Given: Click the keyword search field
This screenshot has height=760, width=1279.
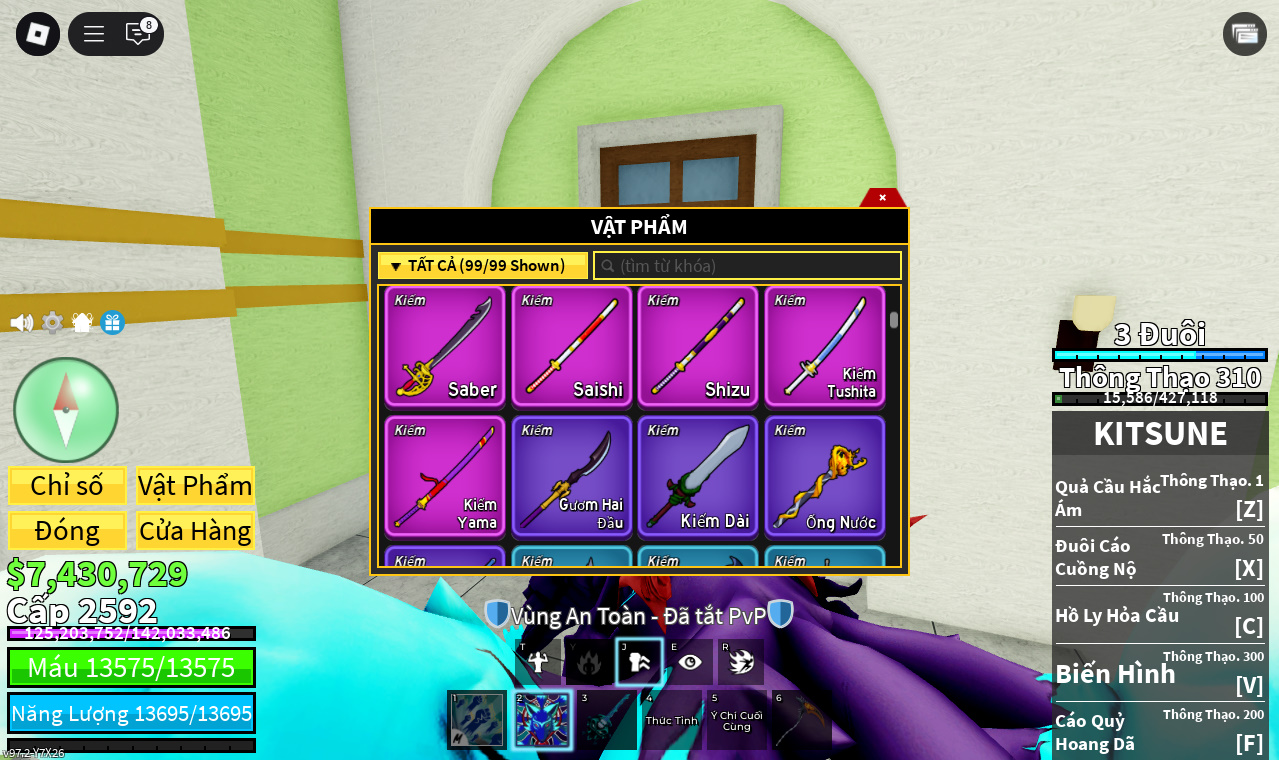Looking at the screenshot, I should pyautogui.click(x=750, y=266).
